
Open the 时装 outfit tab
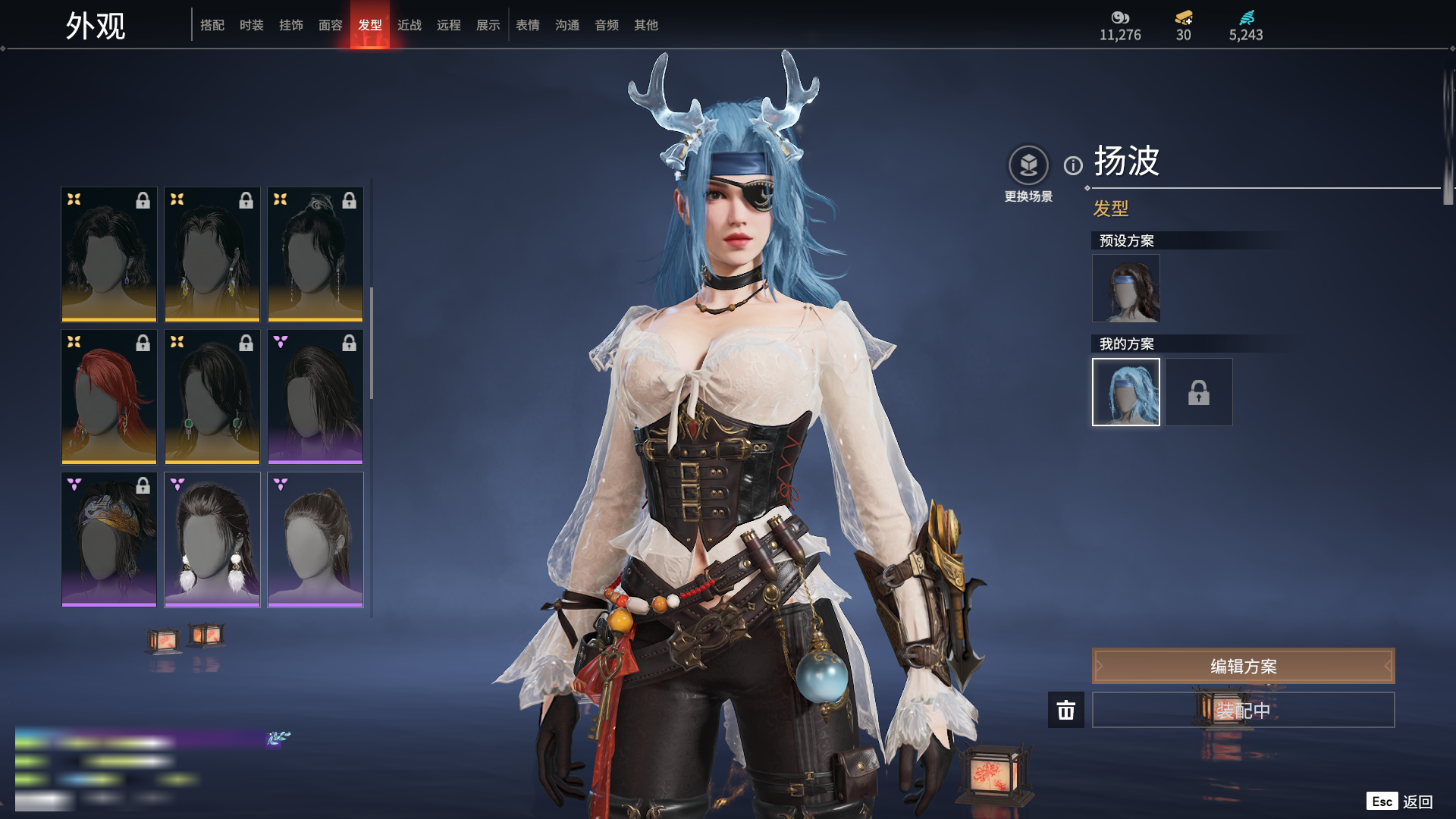tap(252, 25)
